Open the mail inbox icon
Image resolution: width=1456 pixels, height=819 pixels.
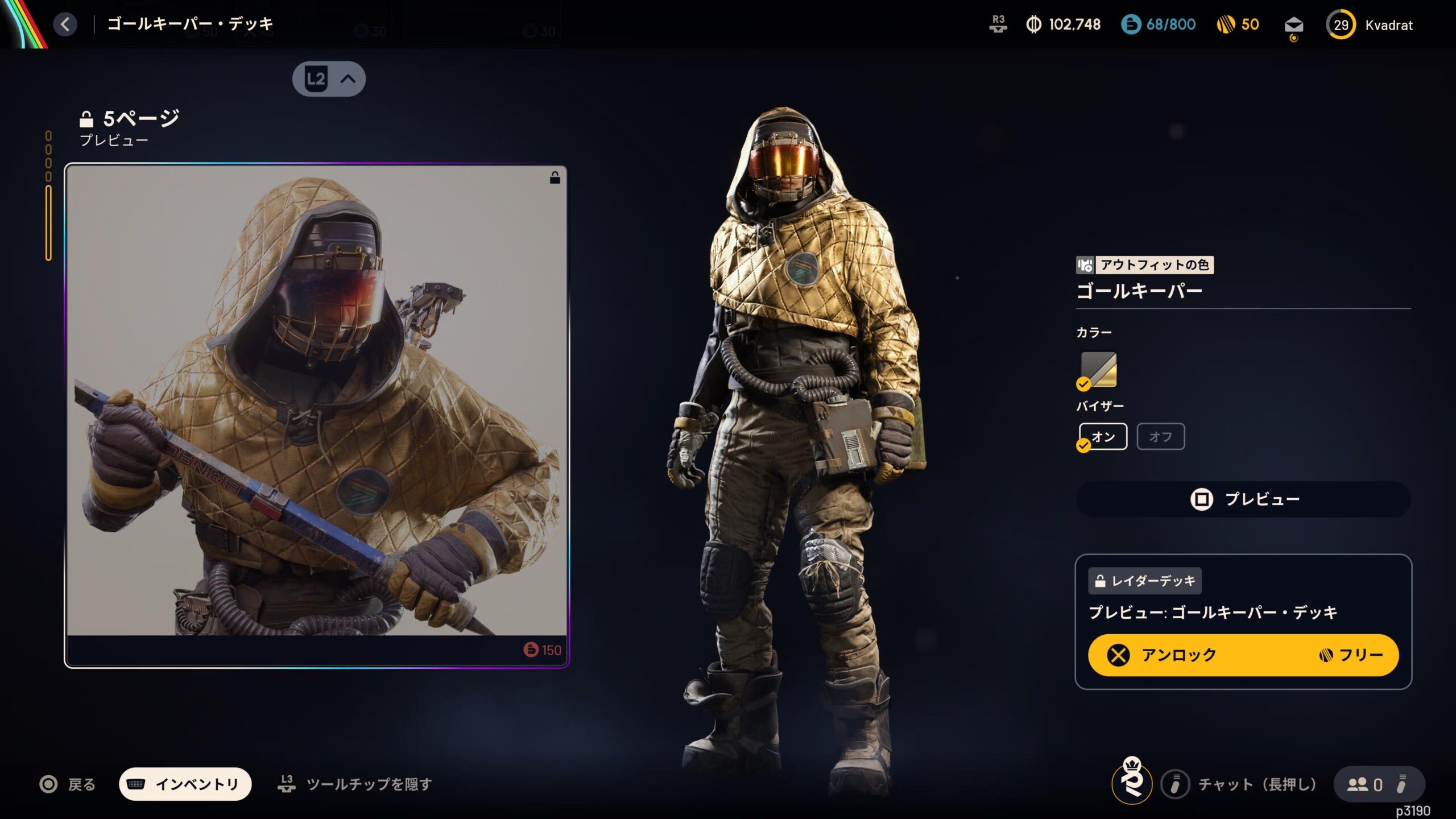tap(1293, 26)
